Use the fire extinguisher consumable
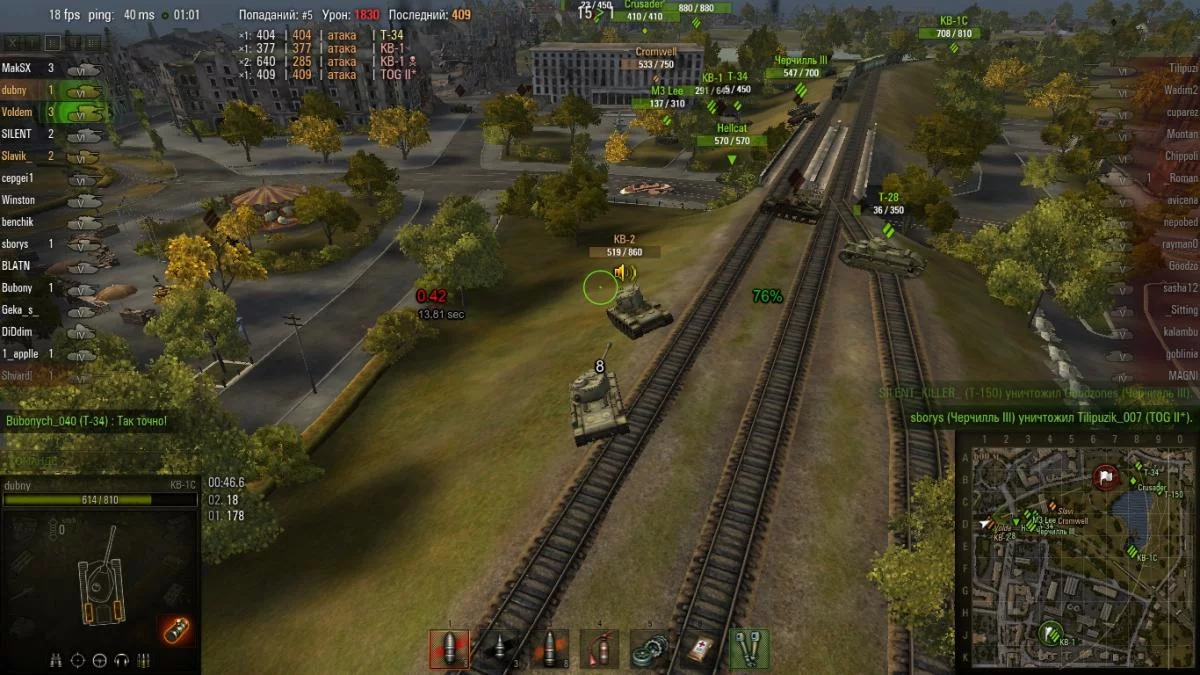Screen dimensions: 1200x675 point(599,648)
